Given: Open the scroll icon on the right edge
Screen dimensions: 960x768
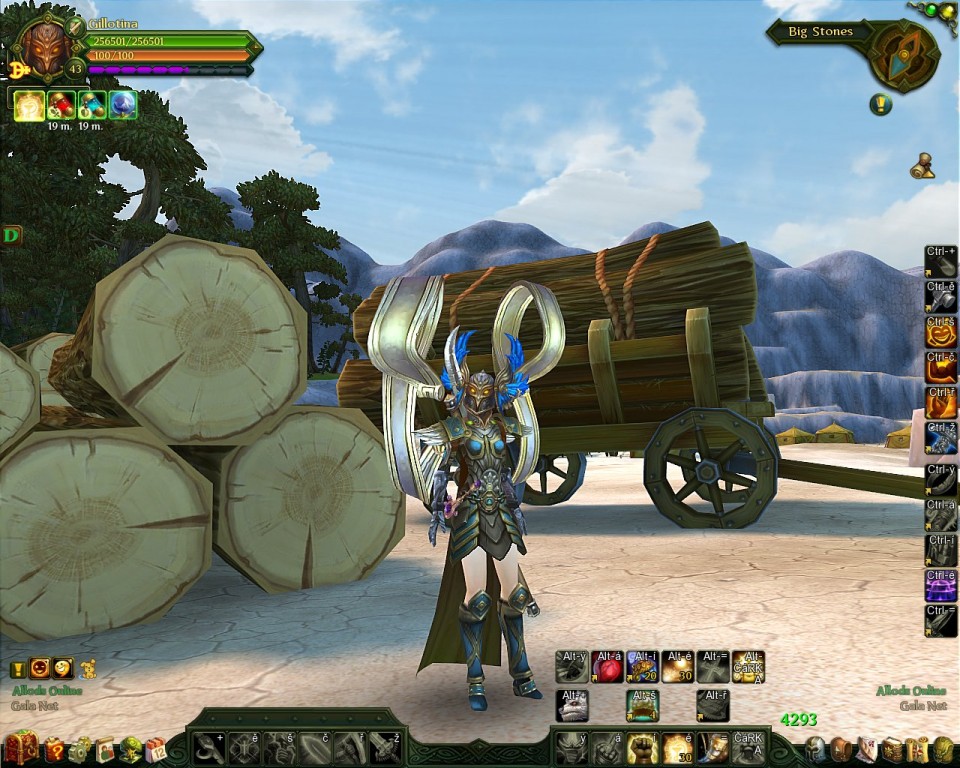Looking at the screenshot, I should pyautogui.click(x=922, y=168).
